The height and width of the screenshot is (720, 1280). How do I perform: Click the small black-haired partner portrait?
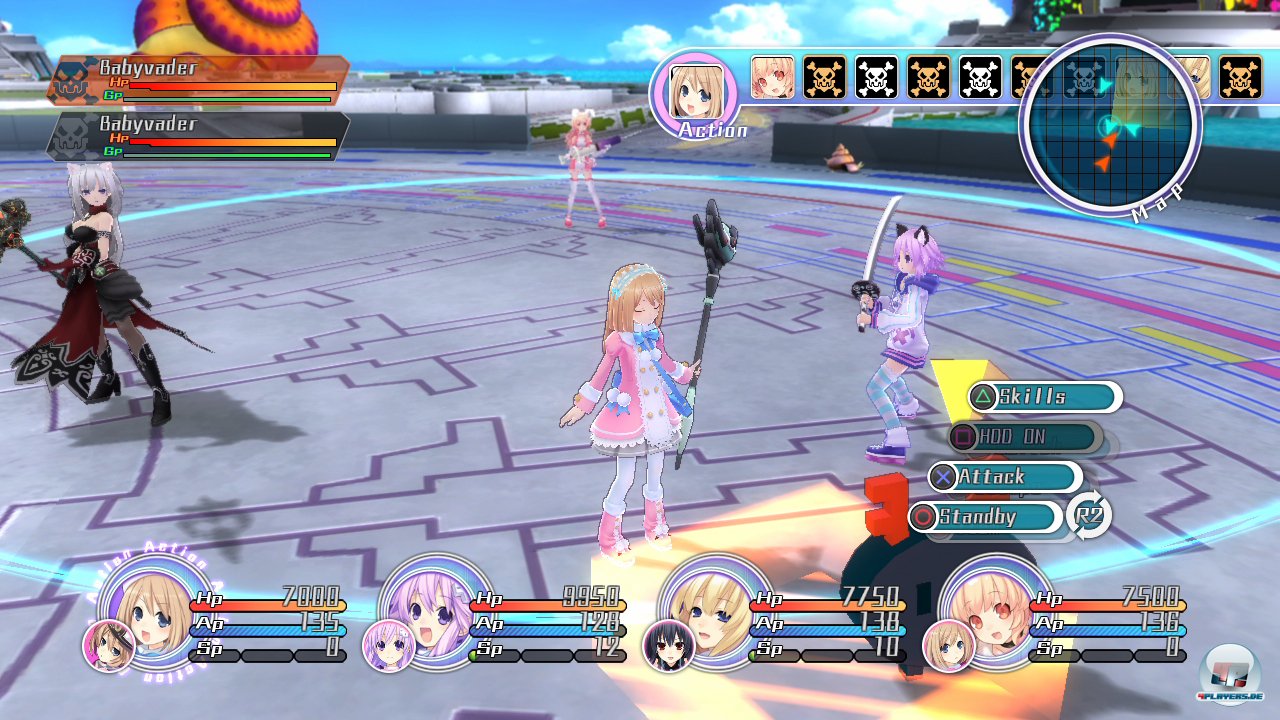click(669, 646)
